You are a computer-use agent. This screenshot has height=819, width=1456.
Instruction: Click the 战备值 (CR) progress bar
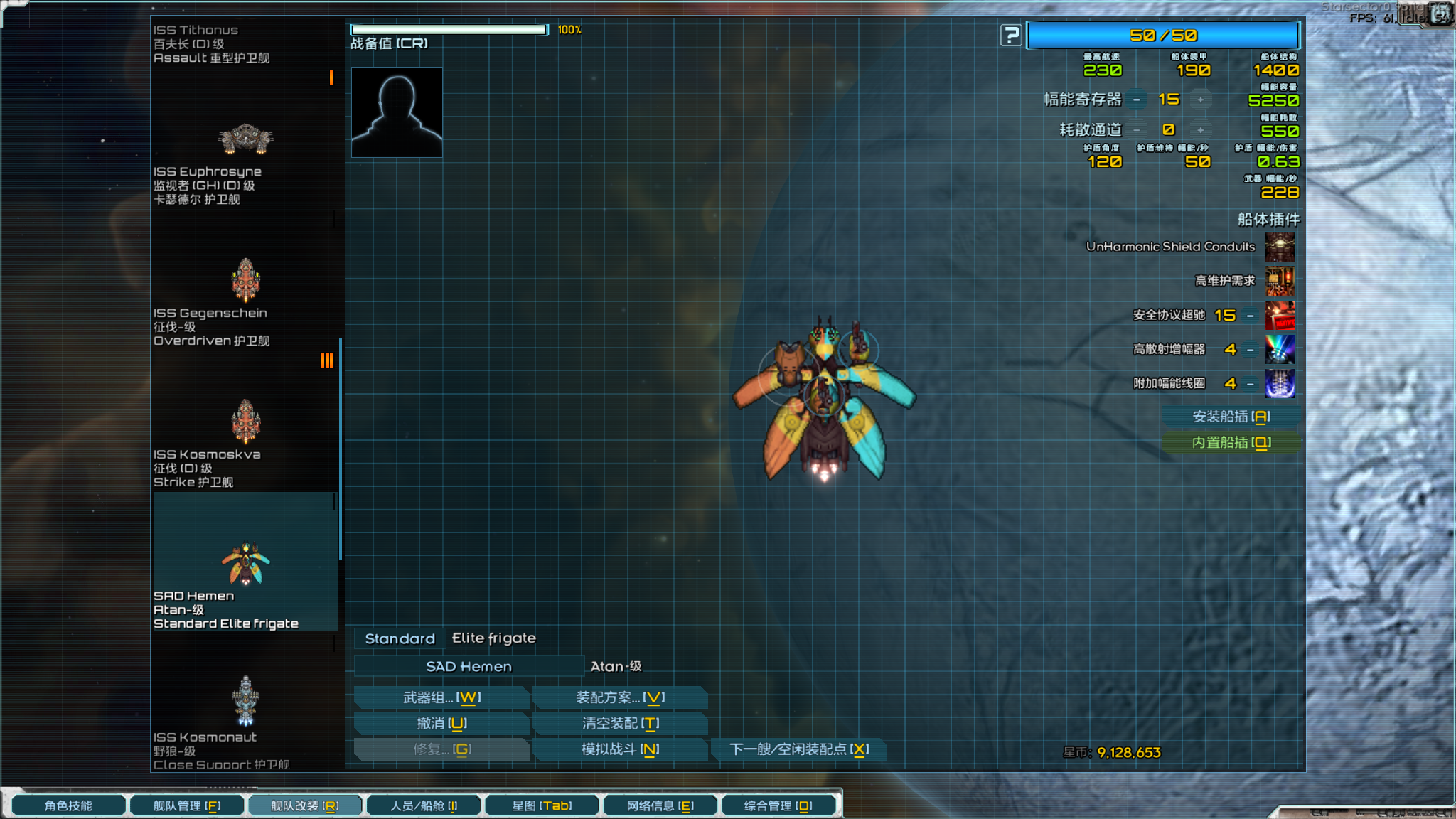[448, 28]
